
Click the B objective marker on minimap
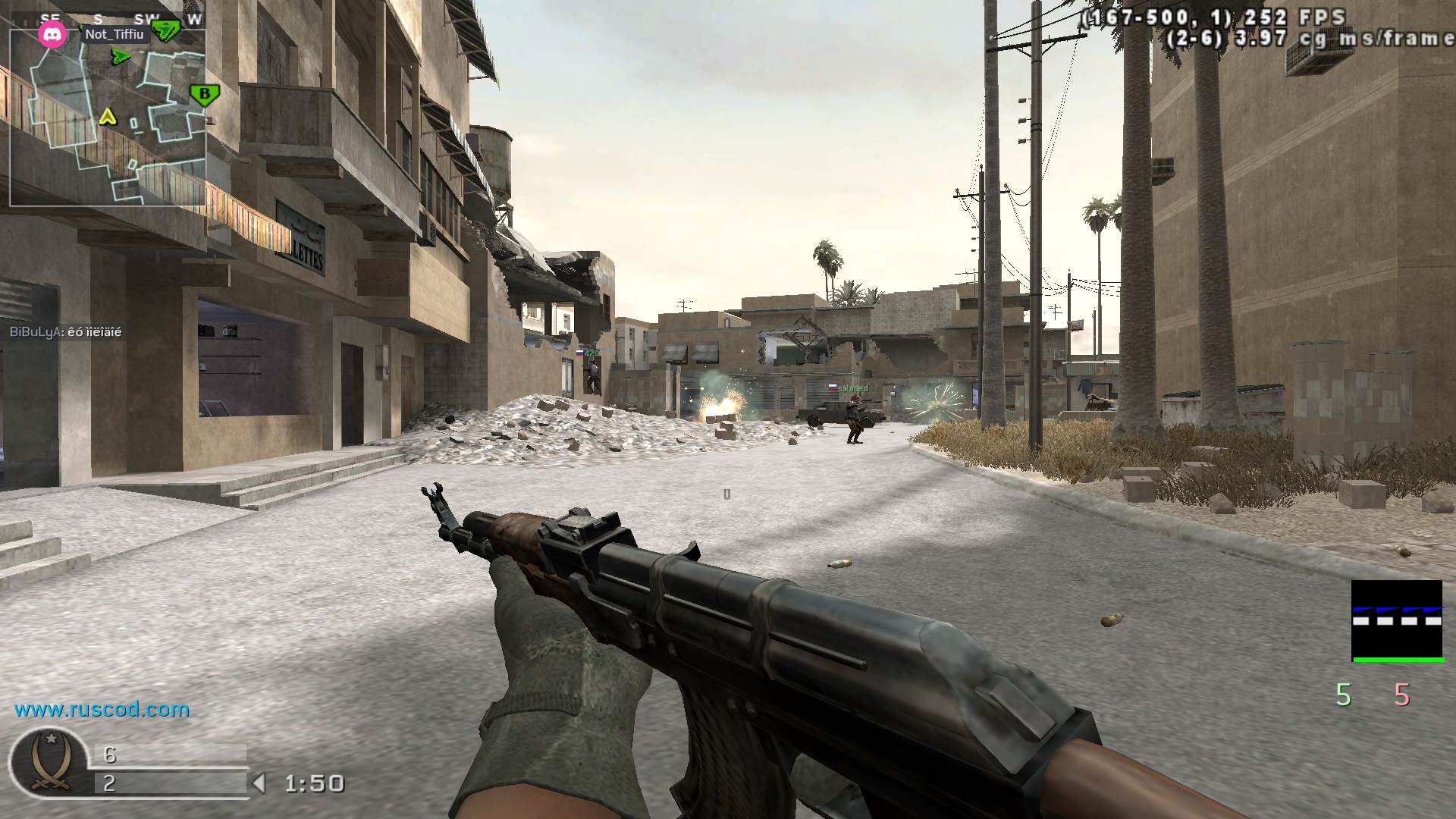pyautogui.click(x=203, y=95)
